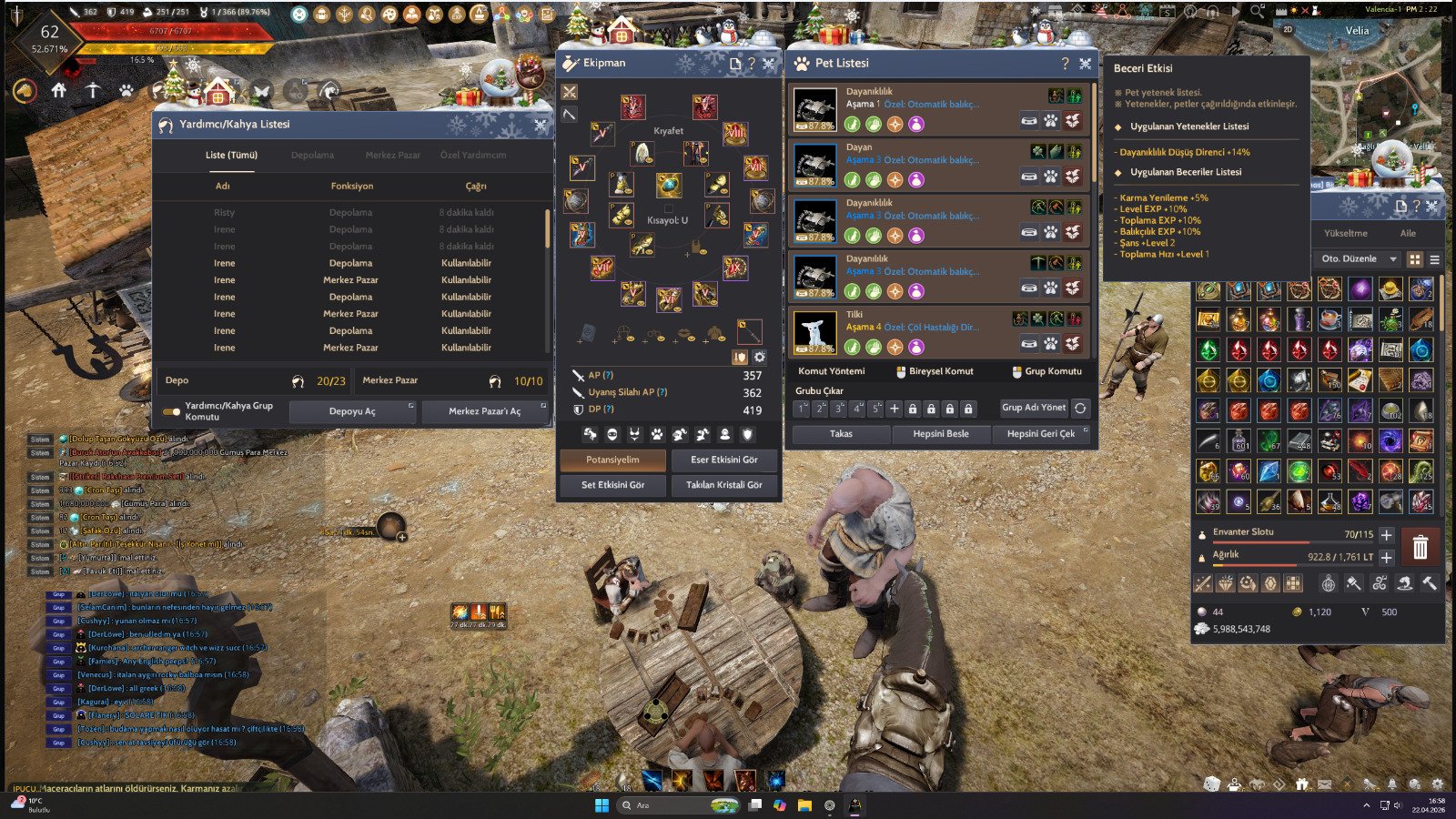Toggle the Yardımcı/Kahya Grup Komutu switch
The height and width of the screenshot is (819, 1456).
pyautogui.click(x=173, y=411)
